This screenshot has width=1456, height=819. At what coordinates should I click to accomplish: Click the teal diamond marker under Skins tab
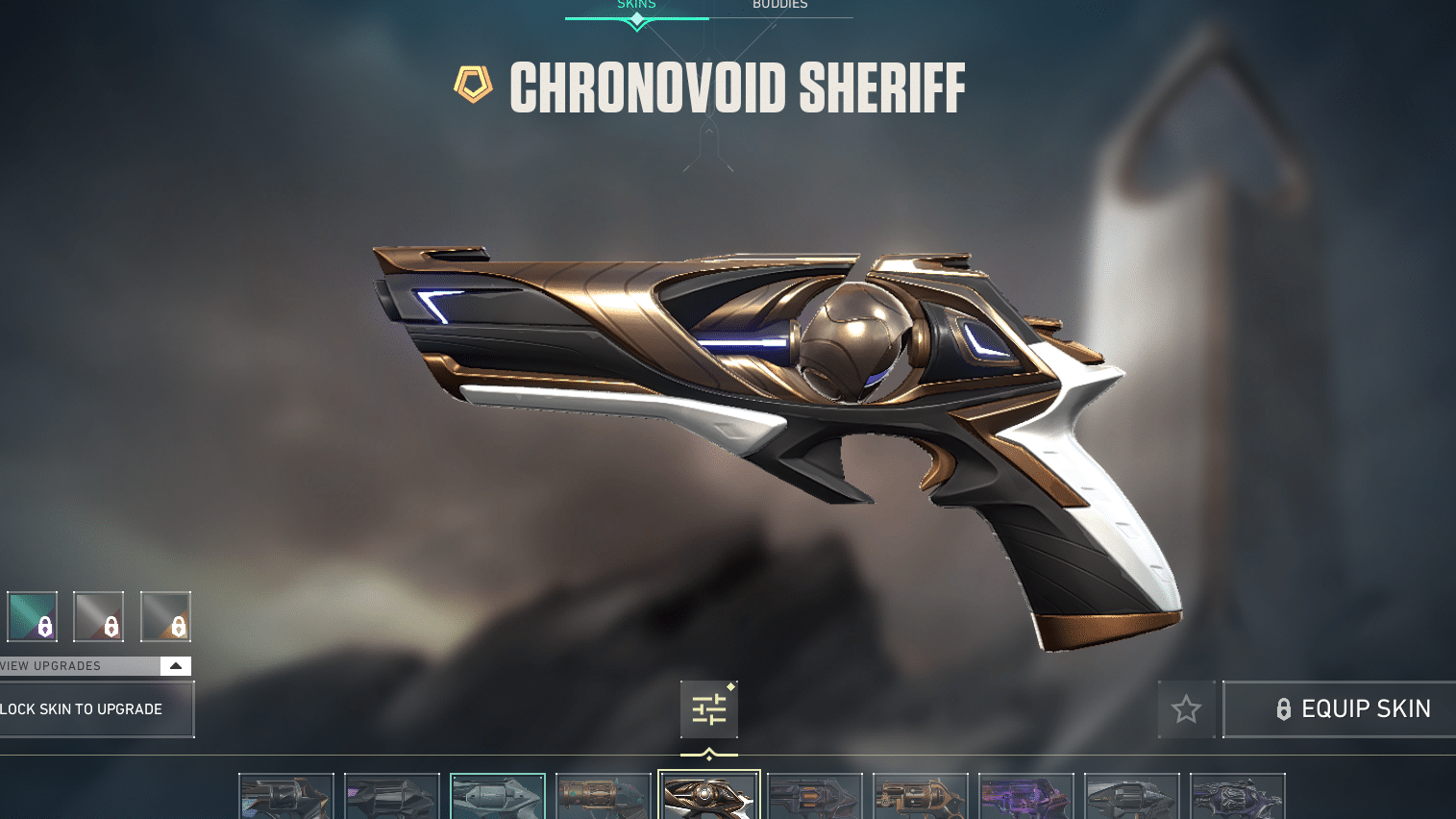pyautogui.click(x=636, y=20)
